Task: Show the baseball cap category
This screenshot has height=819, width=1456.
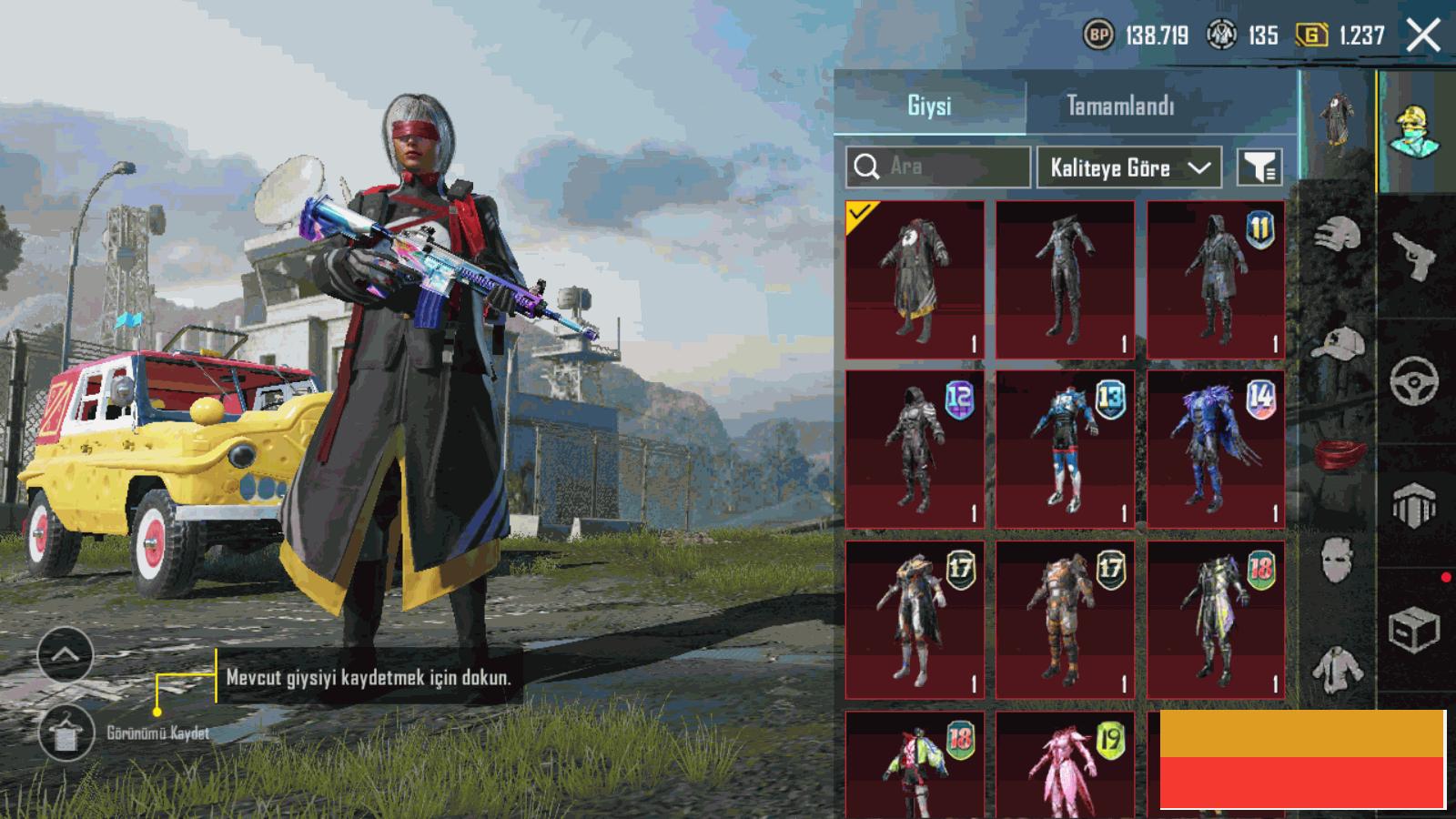Action: point(1338,345)
